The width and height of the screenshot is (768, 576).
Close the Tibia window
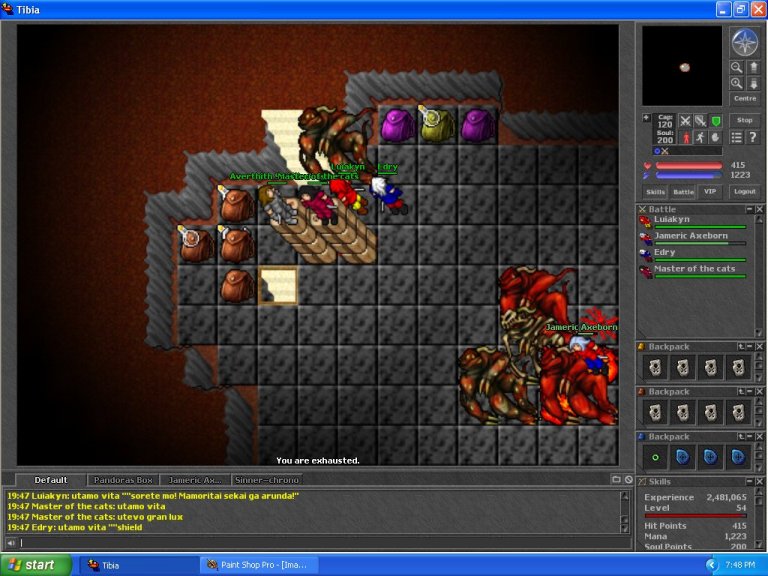[757, 9]
